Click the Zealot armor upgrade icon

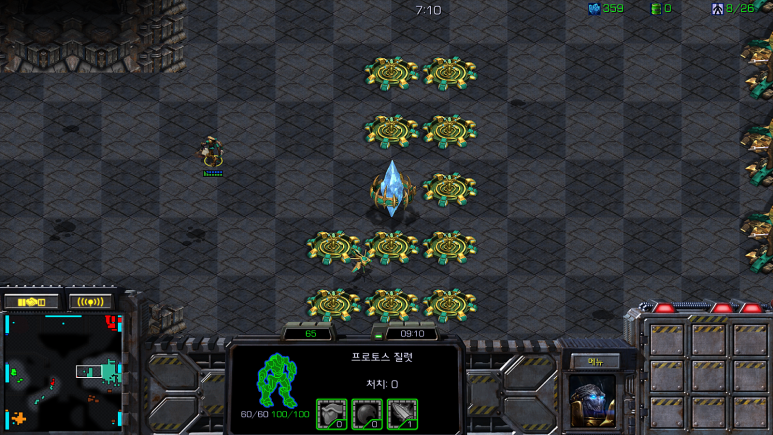point(332,413)
